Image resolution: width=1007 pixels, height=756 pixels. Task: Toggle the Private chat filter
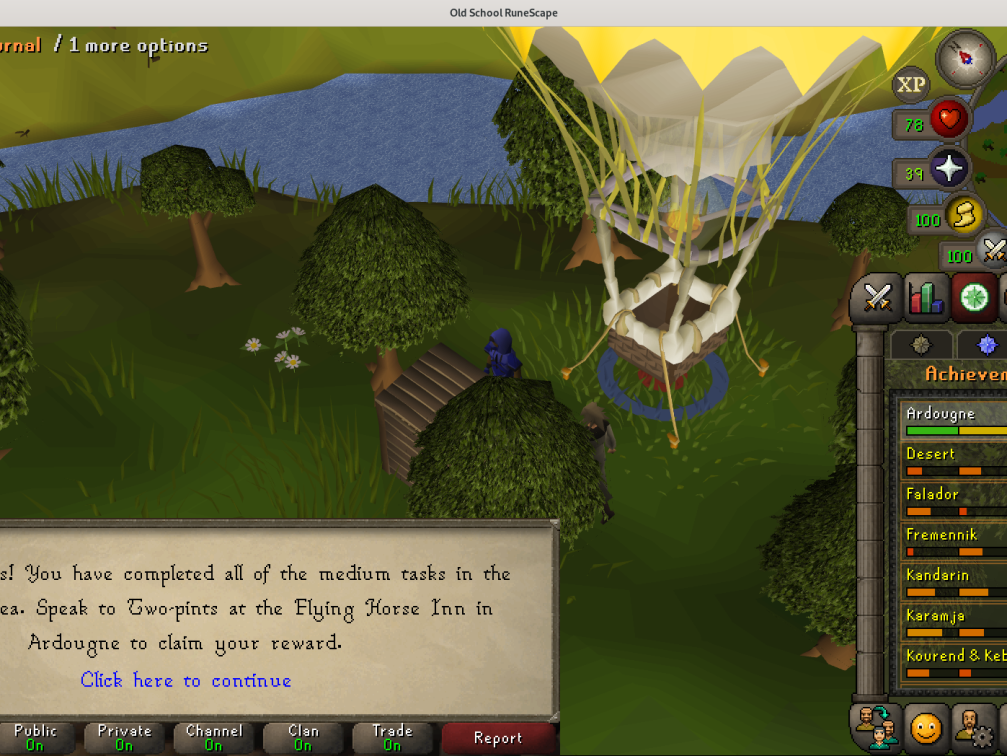pos(124,738)
